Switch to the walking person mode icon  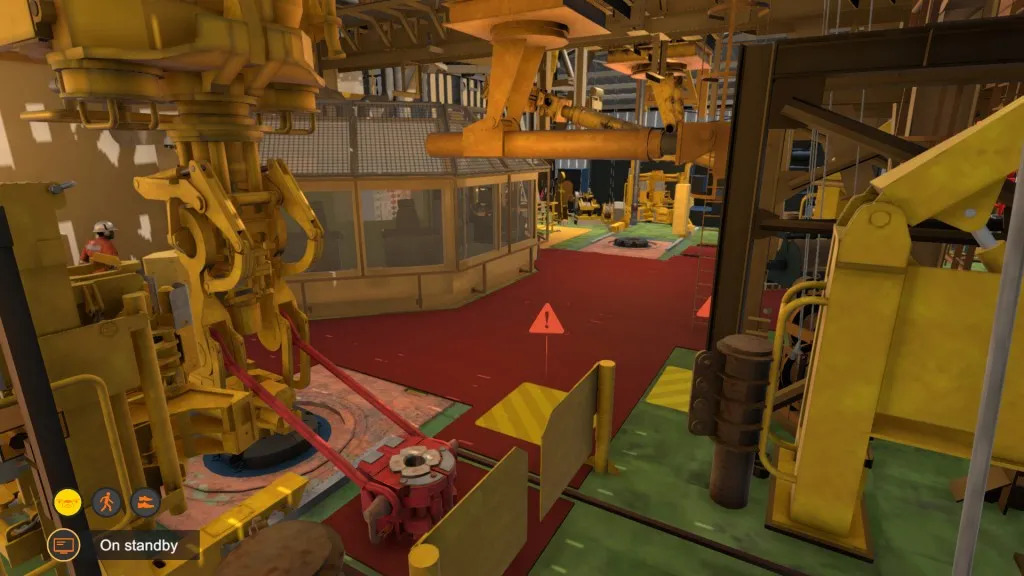point(106,500)
